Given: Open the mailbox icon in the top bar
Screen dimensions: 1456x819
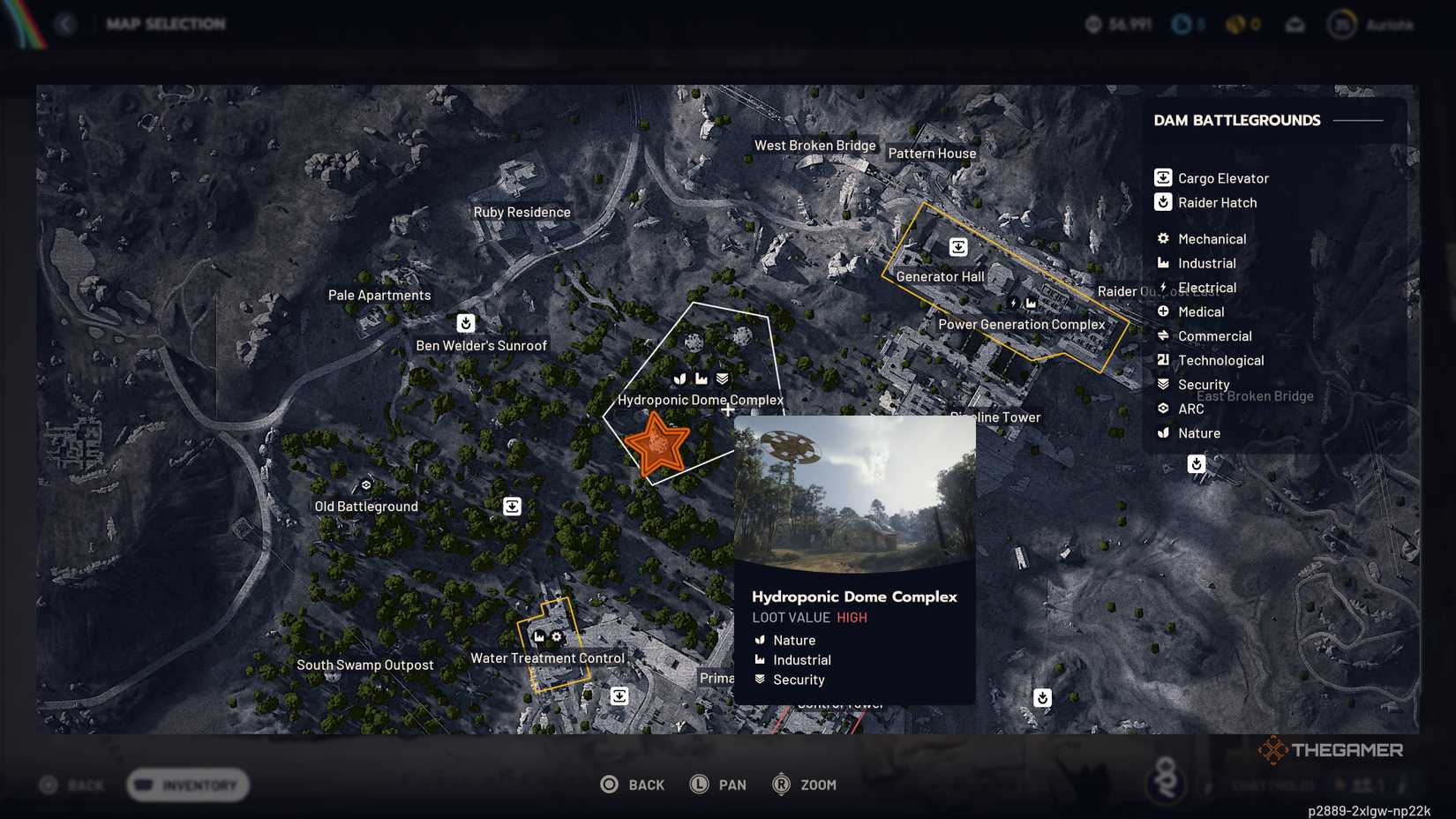Looking at the screenshot, I should [x=1296, y=25].
